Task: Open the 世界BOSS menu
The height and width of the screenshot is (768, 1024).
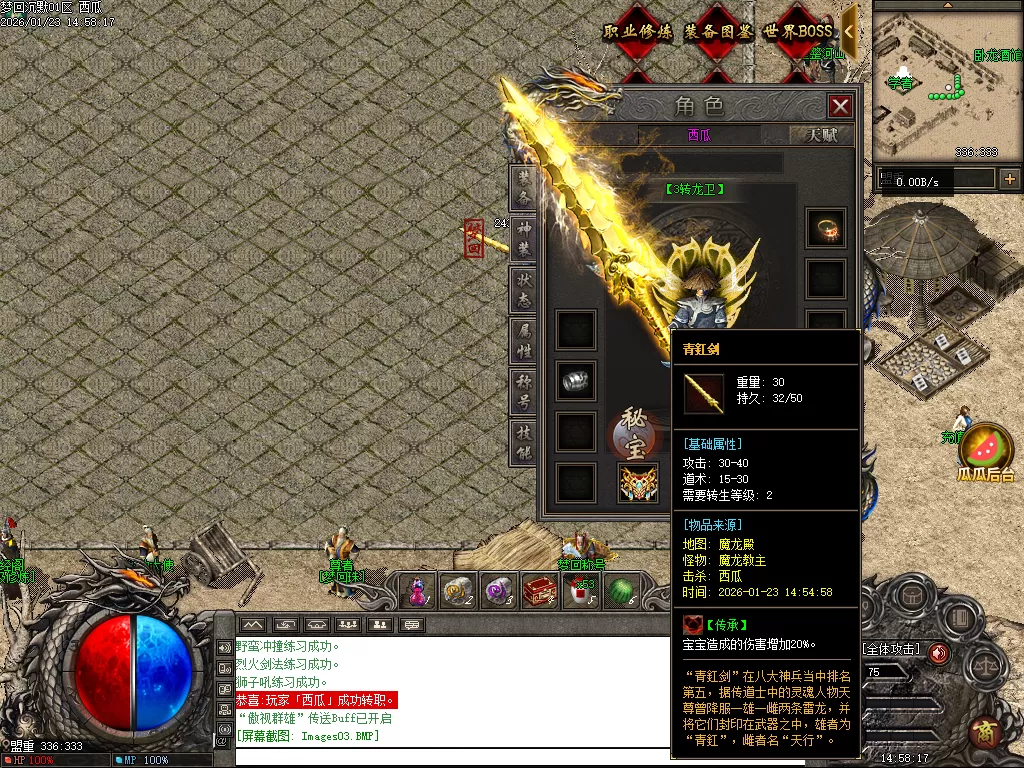Action: [x=798, y=32]
